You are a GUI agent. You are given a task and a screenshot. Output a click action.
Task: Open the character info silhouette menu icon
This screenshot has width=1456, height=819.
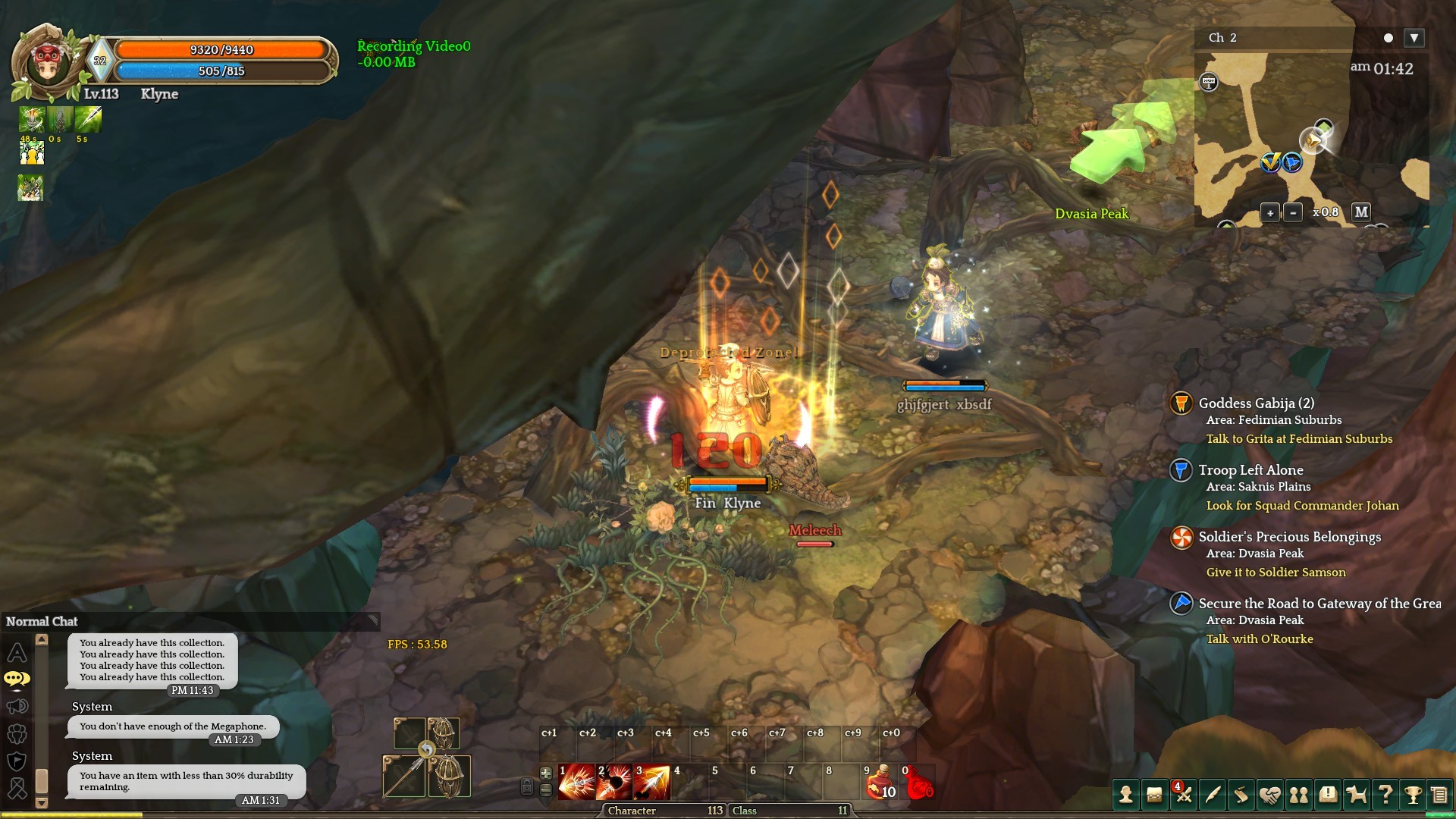point(1126,795)
